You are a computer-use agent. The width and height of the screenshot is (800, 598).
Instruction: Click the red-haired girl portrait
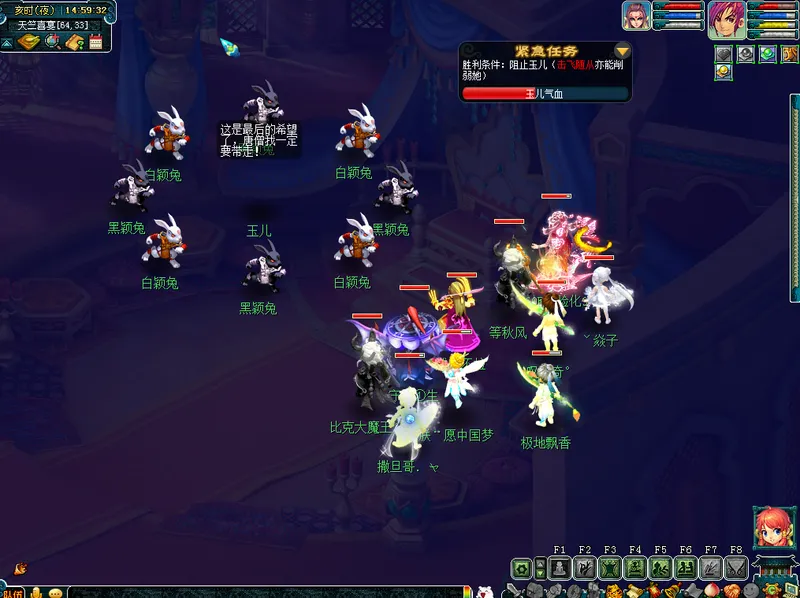(x=773, y=528)
